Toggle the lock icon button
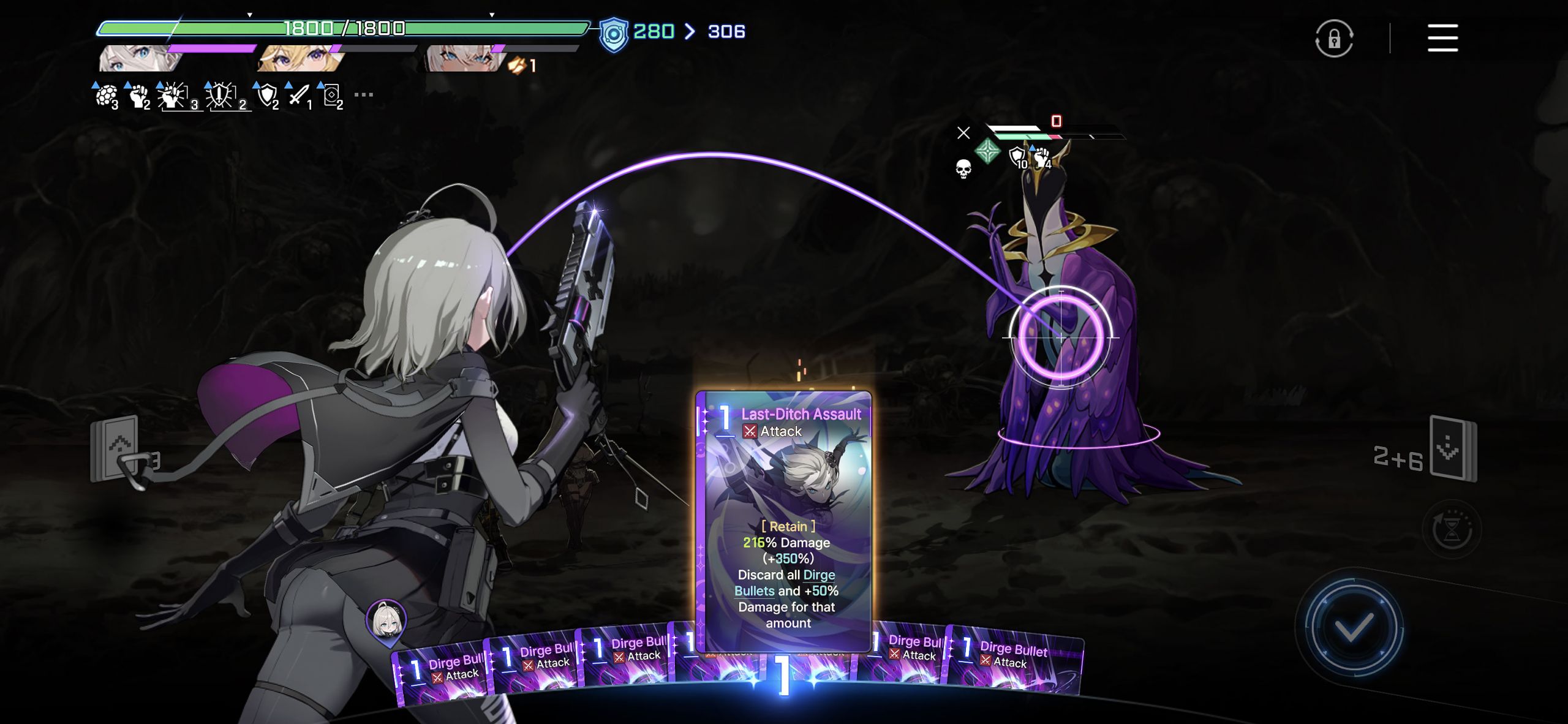The height and width of the screenshot is (724, 1568). pyautogui.click(x=1333, y=39)
